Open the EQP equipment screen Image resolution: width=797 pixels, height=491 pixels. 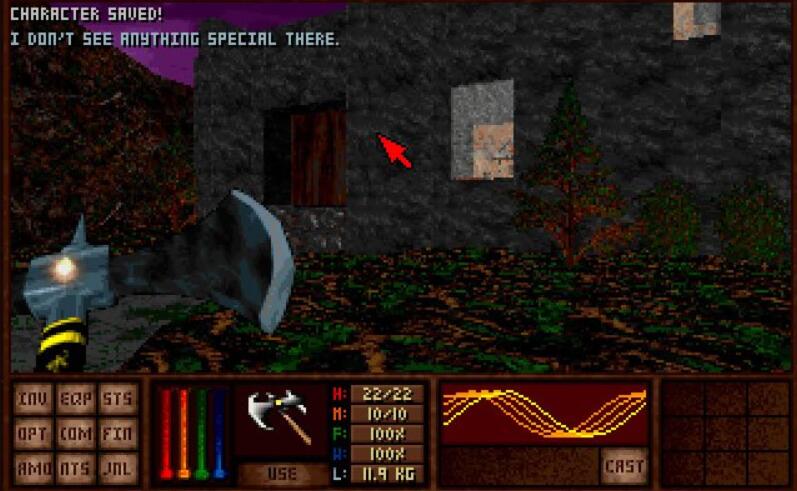tap(76, 399)
